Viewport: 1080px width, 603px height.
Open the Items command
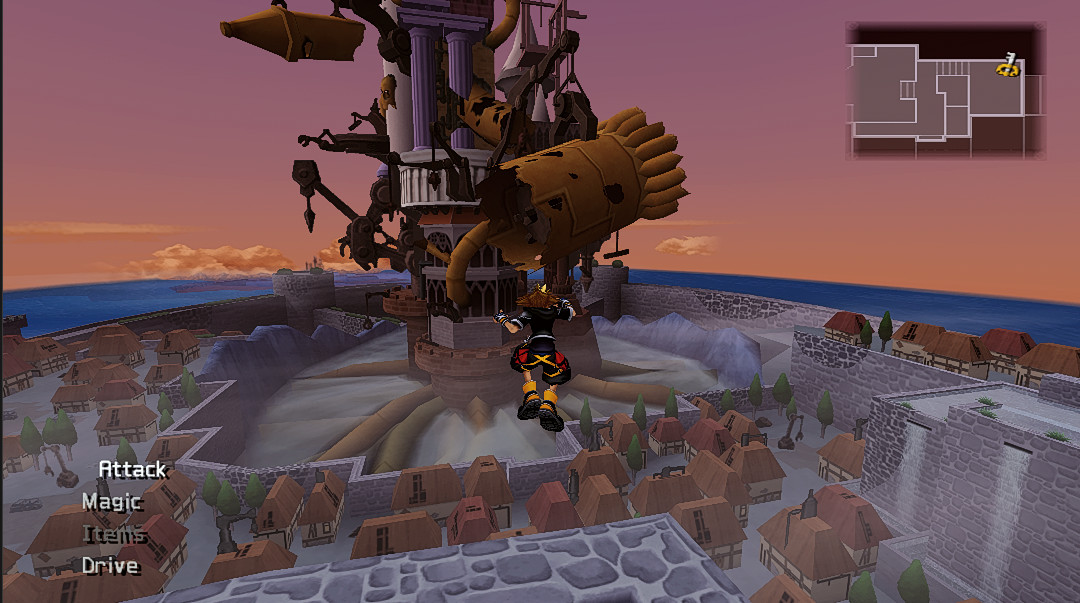(x=114, y=534)
